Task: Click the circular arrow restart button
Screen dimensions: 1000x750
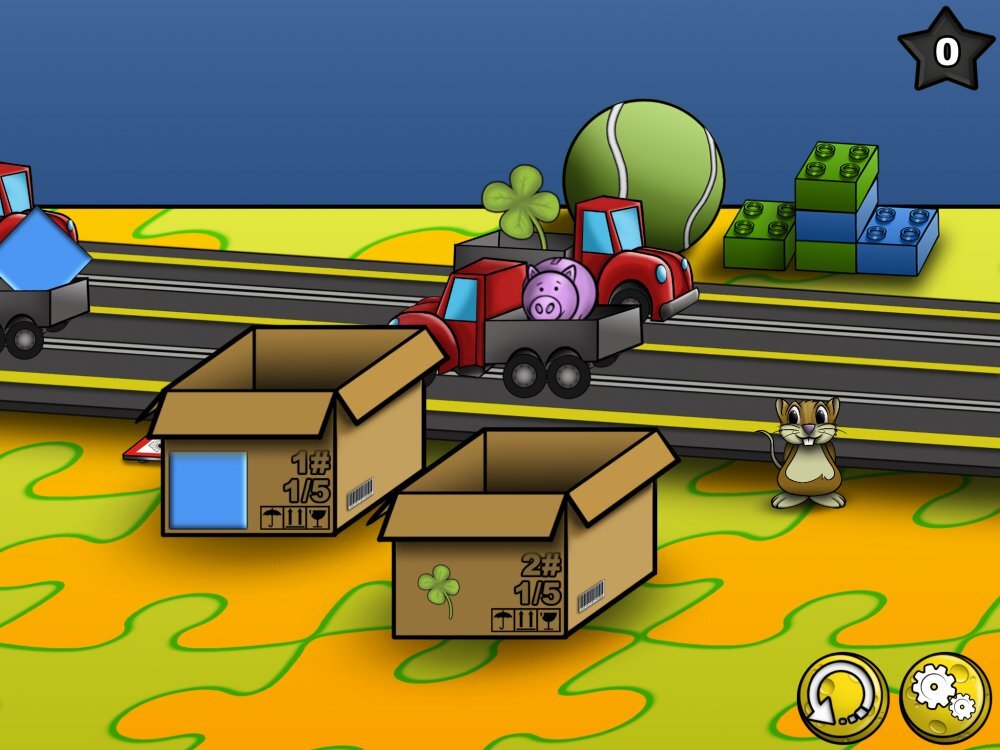Action: coord(842,697)
